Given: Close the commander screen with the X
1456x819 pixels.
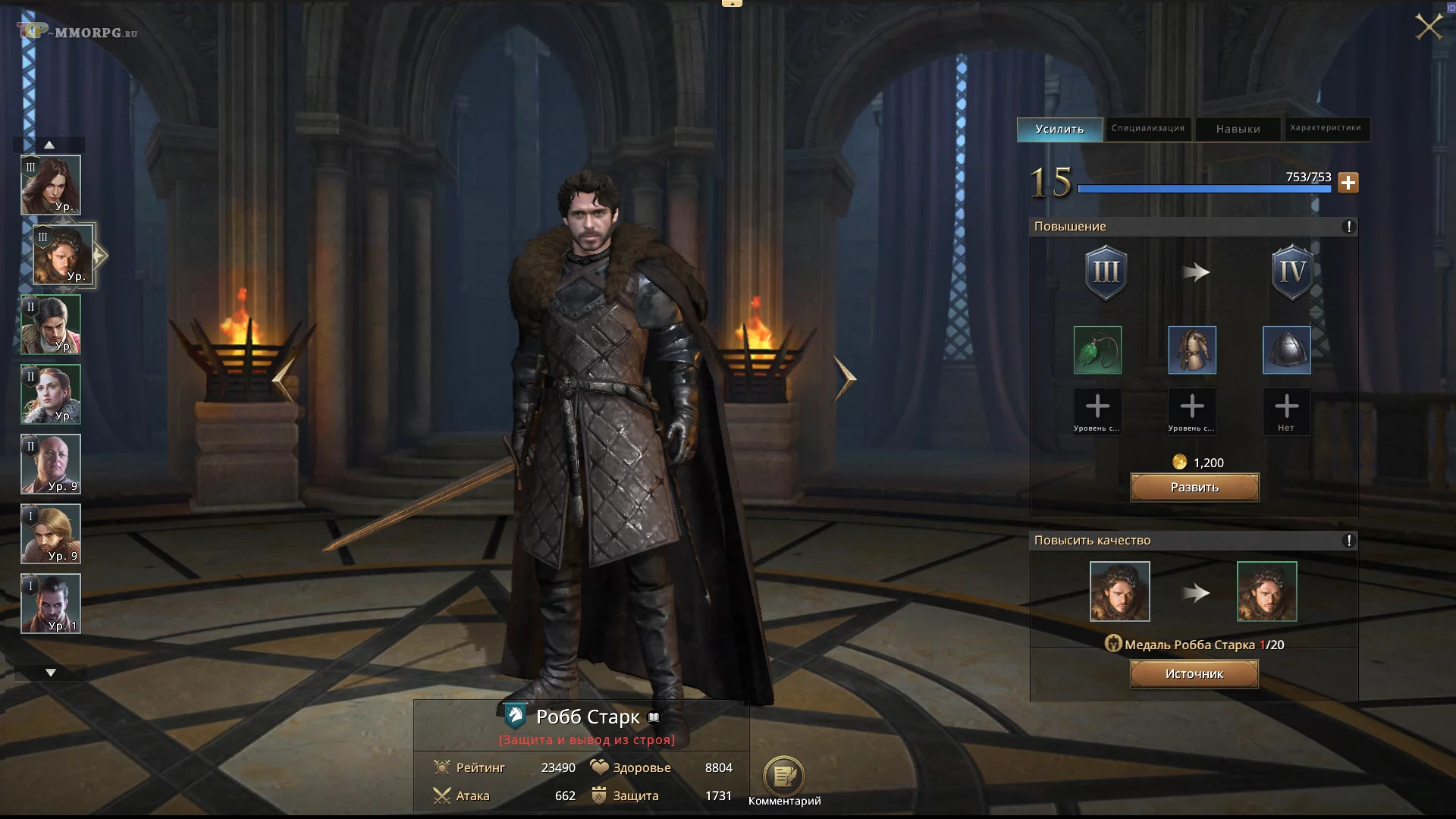Looking at the screenshot, I should pyautogui.click(x=1429, y=27).
